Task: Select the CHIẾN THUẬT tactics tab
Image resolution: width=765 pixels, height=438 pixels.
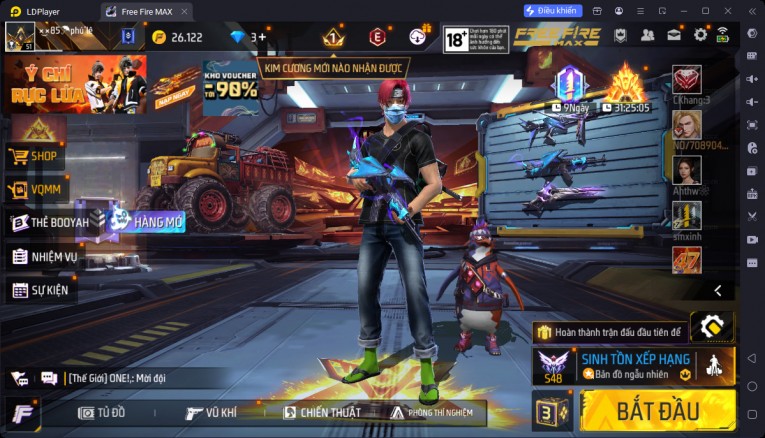Action: pyautogui.click(x=321, y=412)
